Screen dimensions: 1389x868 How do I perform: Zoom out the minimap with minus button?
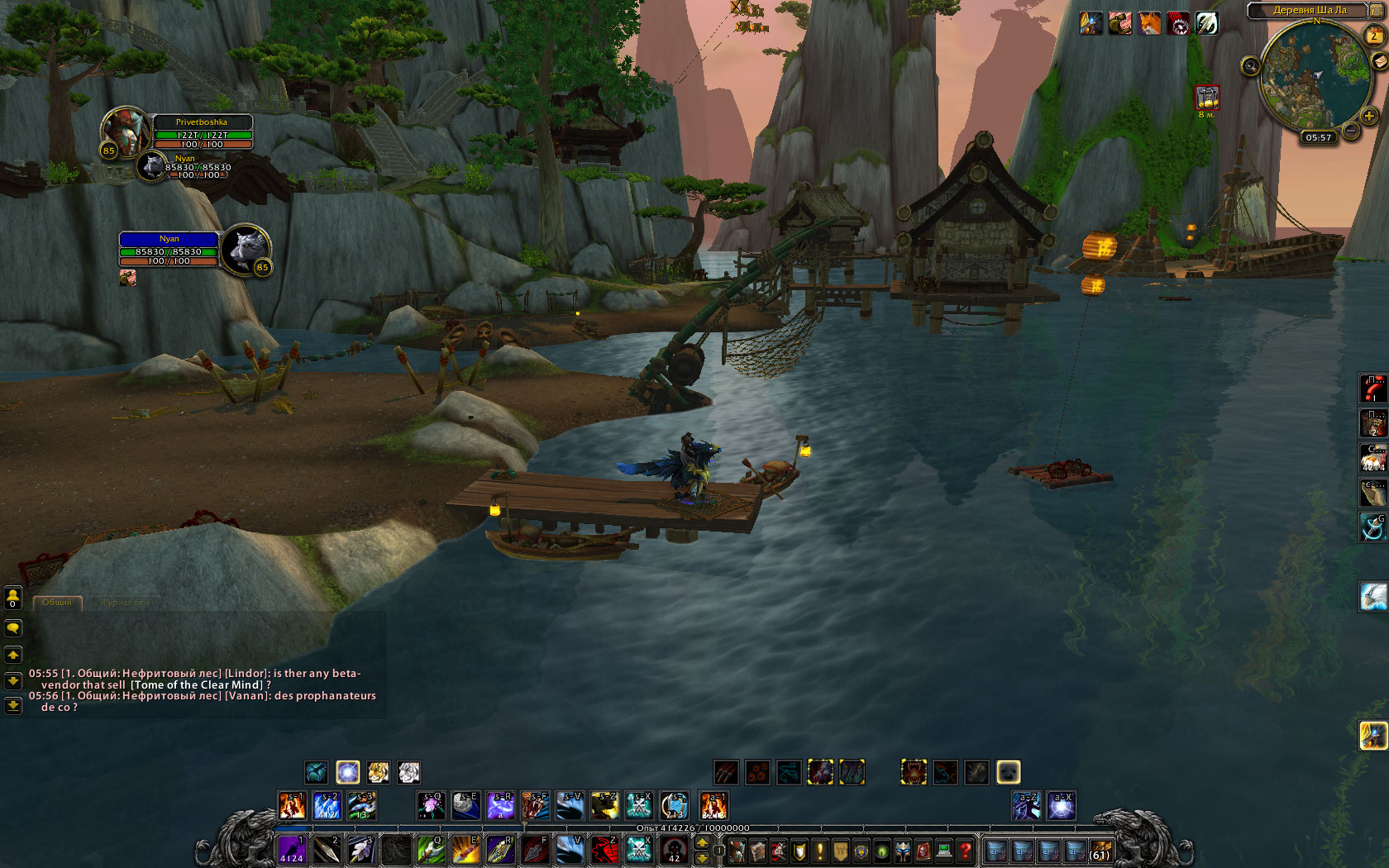pos(1350,130)
